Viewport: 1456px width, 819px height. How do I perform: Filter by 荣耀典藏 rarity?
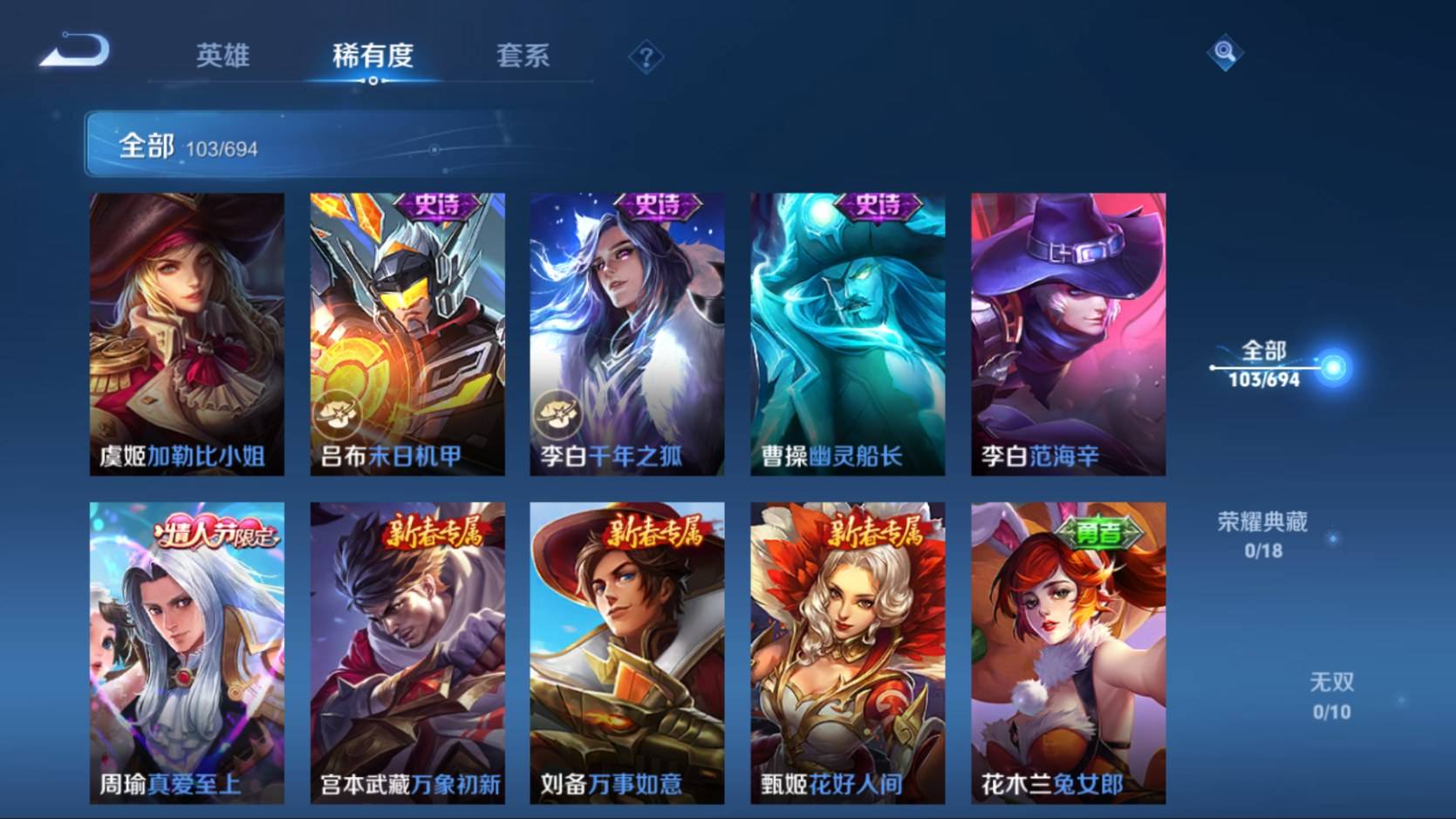pos(1262,535)
